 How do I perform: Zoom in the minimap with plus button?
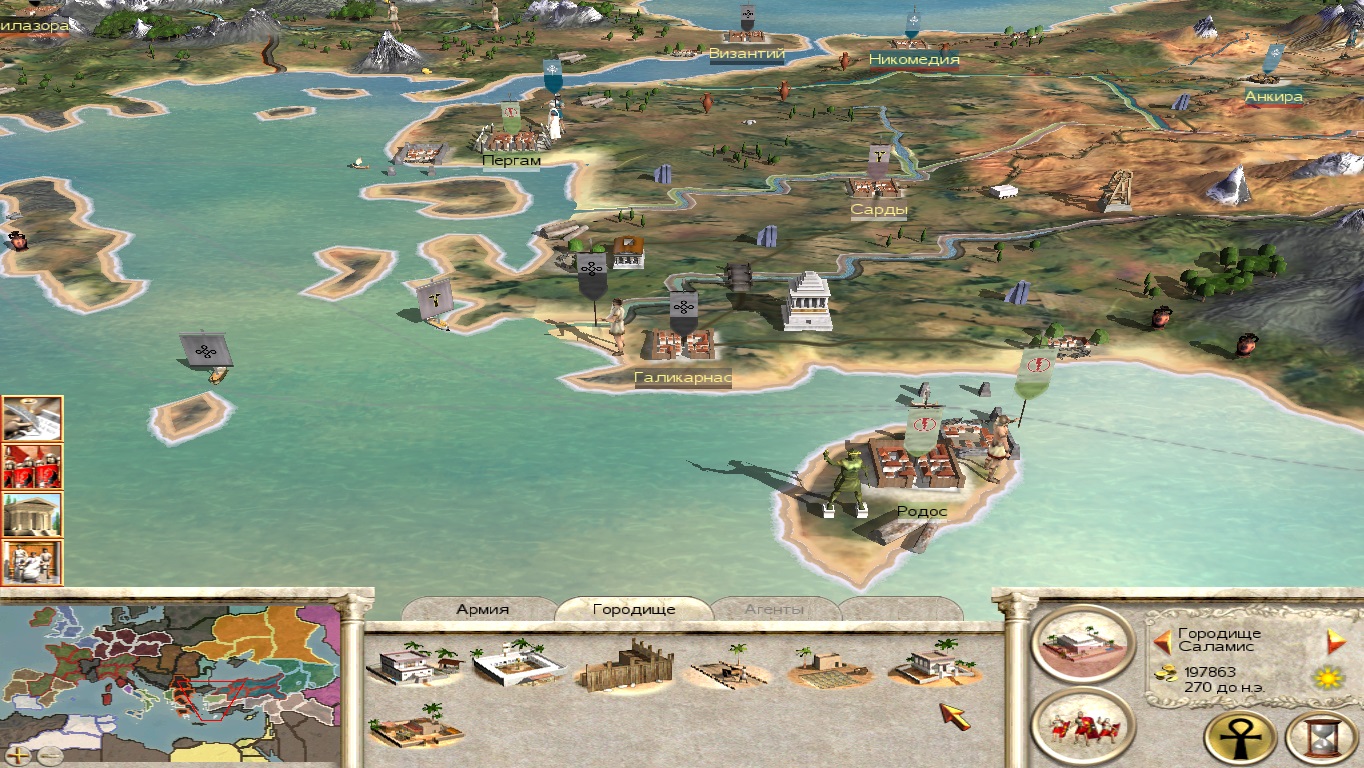click(19, 755)
